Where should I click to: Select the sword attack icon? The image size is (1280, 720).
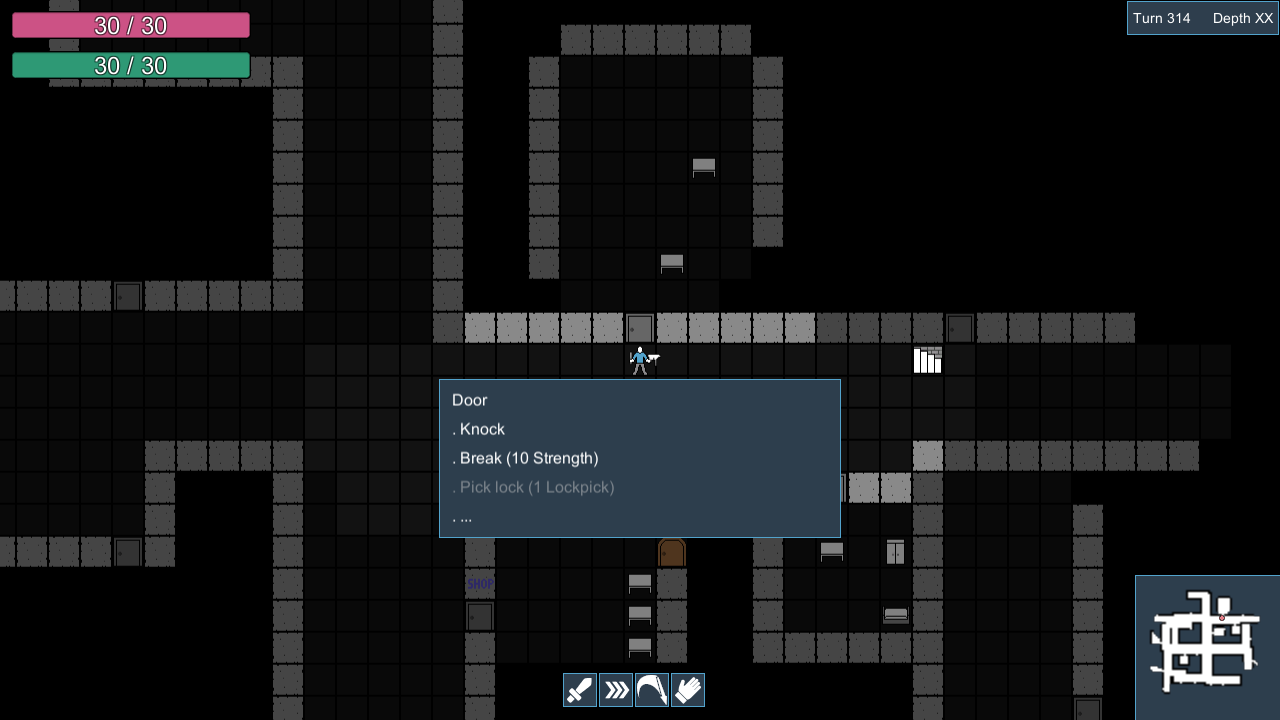pyautogui.click(x=579, y=689)
